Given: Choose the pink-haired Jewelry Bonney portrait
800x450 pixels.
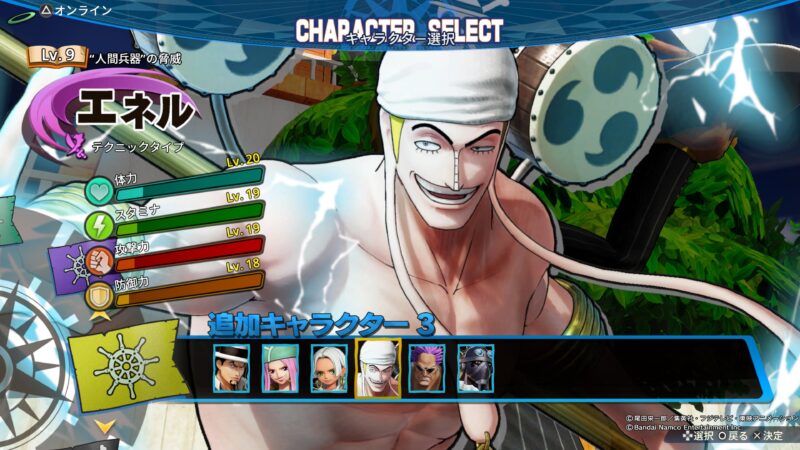Looking at the screenshot, I should point(280,368).
